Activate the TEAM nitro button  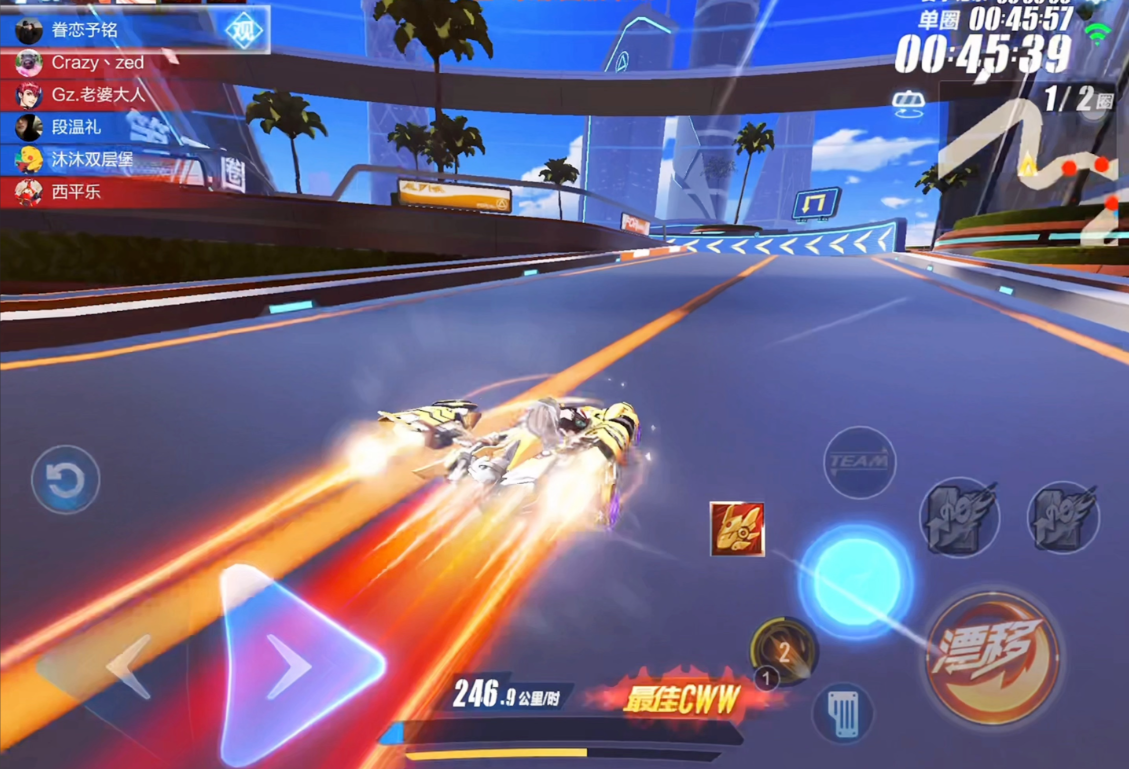tap(859, 462)
